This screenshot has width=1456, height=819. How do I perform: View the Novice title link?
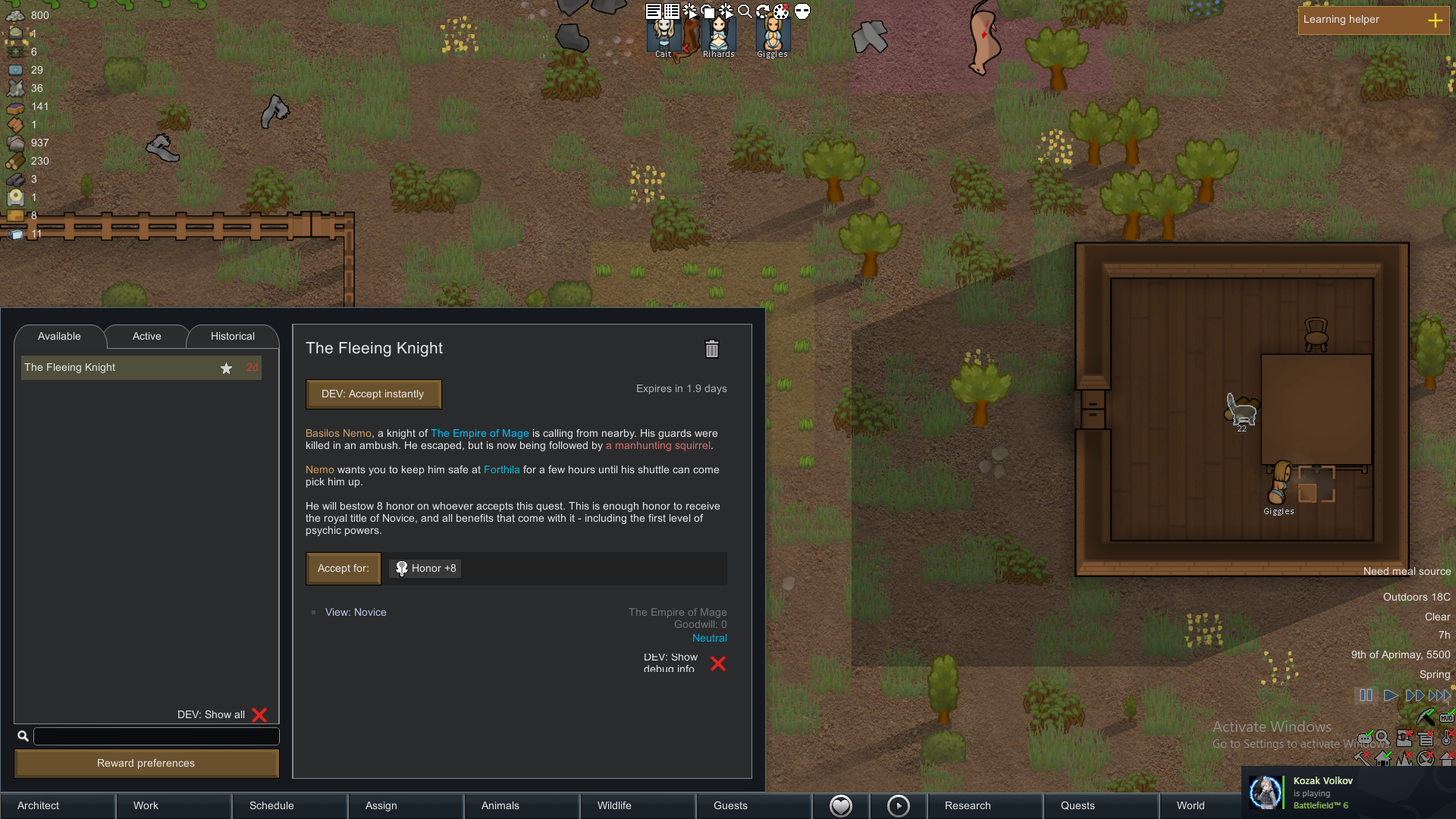pos(356,613)
